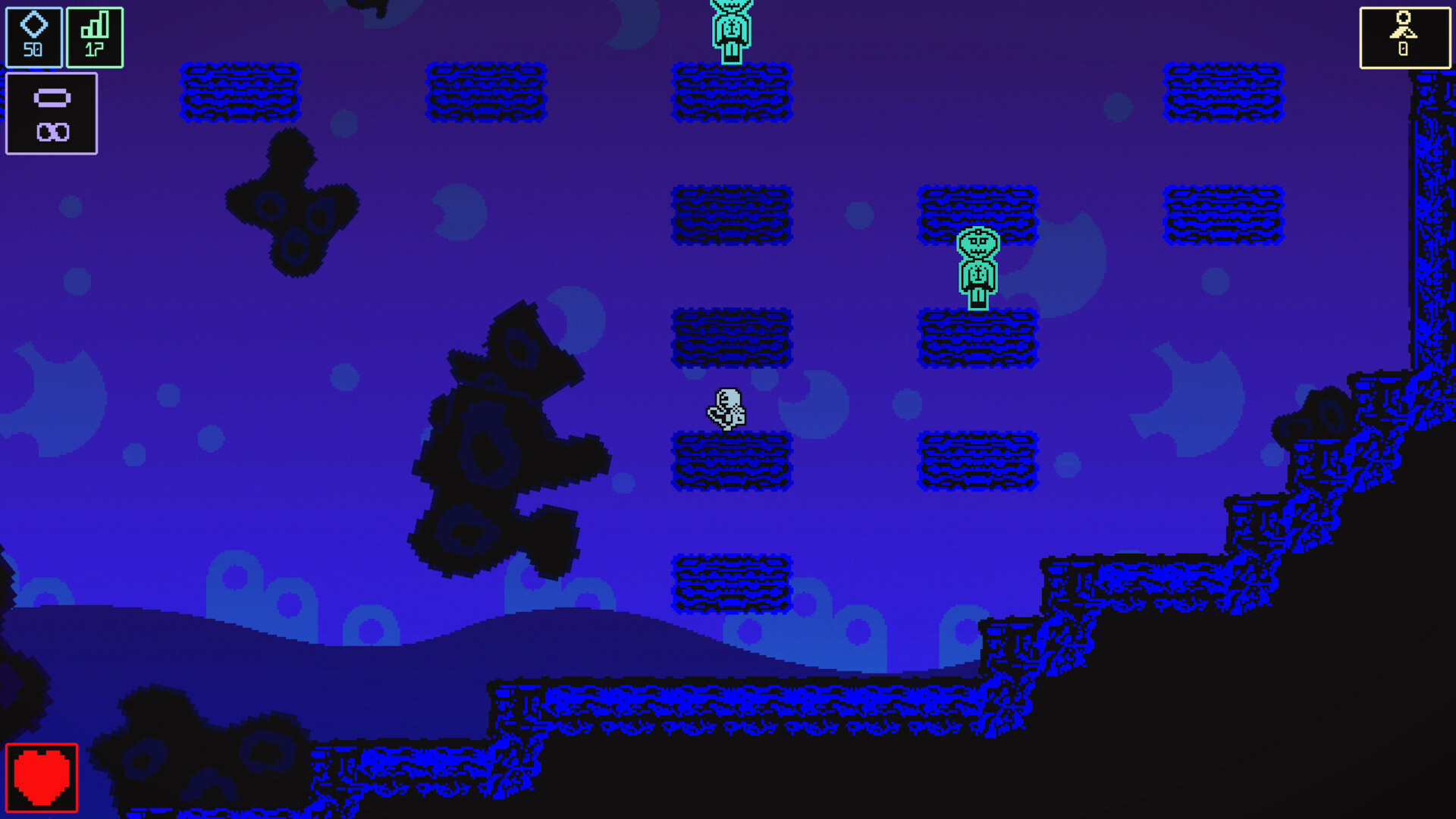Click the 0 counter in the top-right panel

pos(1404,50)
